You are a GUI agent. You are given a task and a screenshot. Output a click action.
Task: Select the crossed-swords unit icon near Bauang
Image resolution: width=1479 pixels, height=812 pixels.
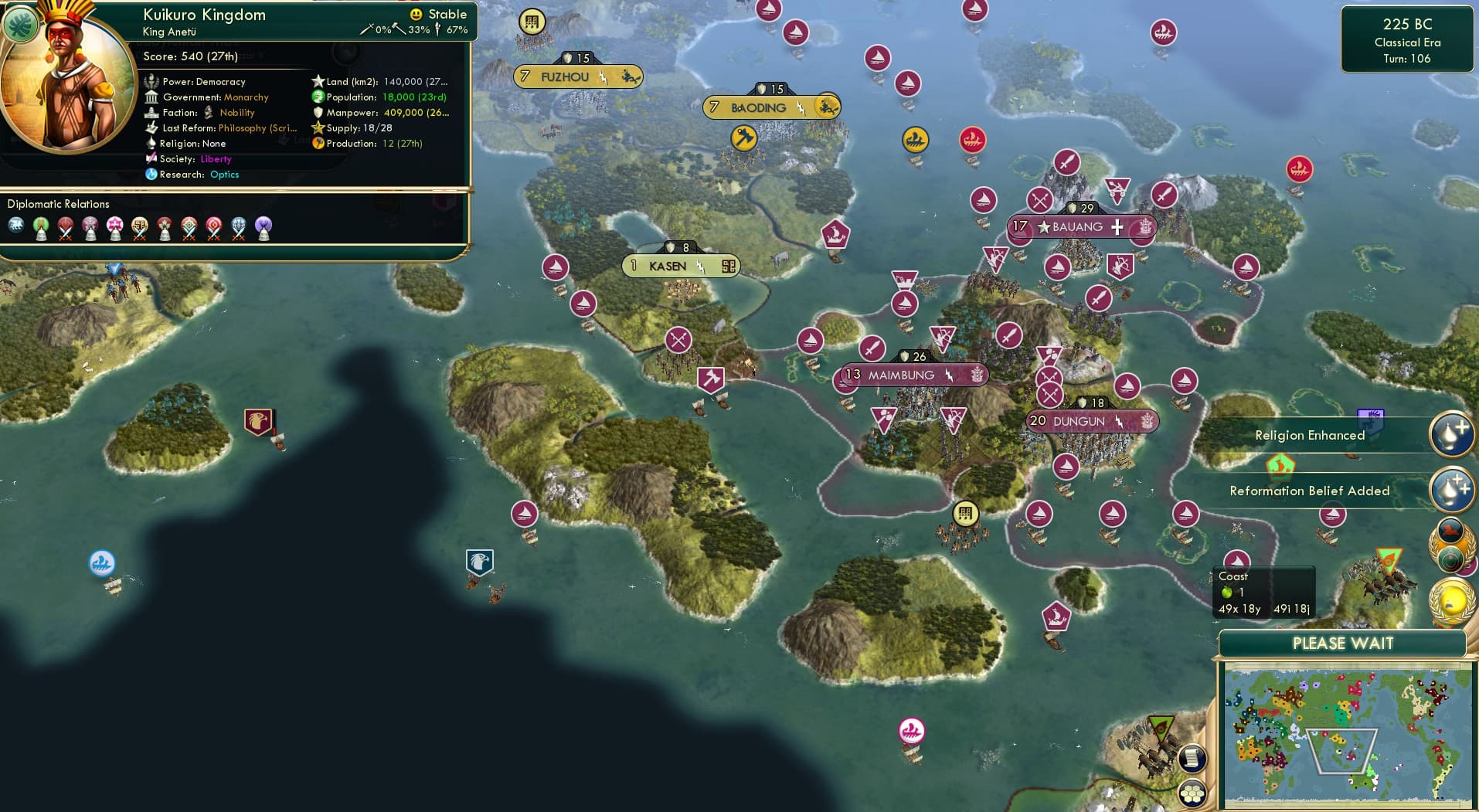coord(1039,200)
